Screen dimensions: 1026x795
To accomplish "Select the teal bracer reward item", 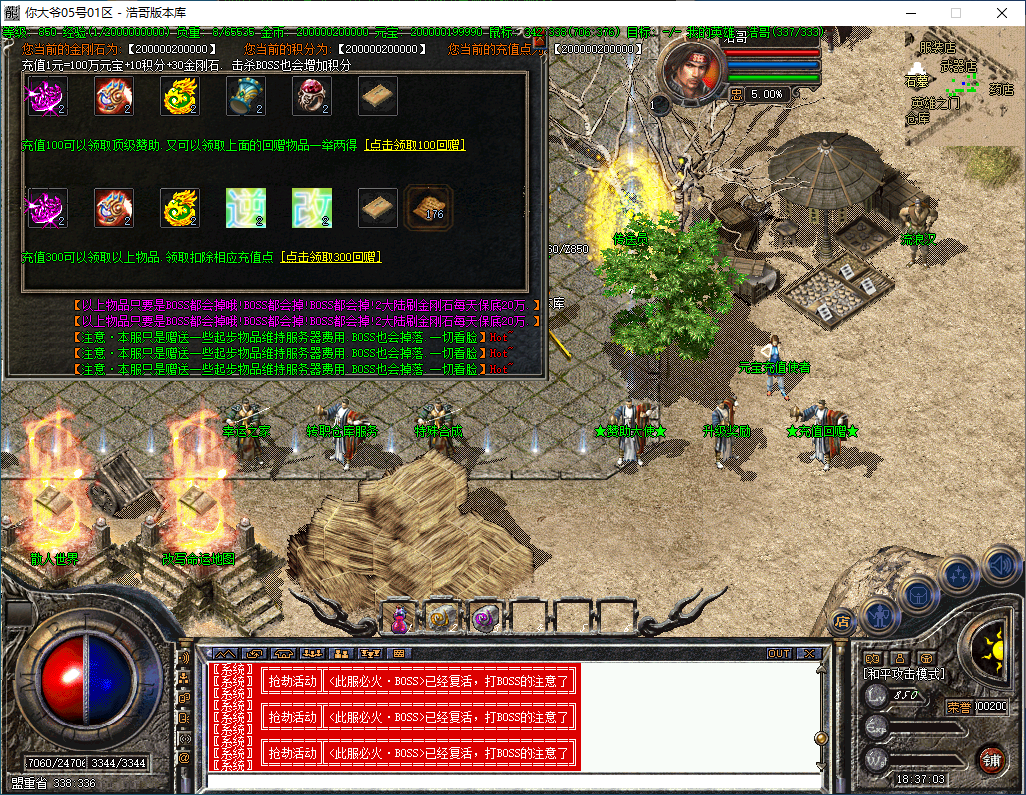I will [246, 96].
